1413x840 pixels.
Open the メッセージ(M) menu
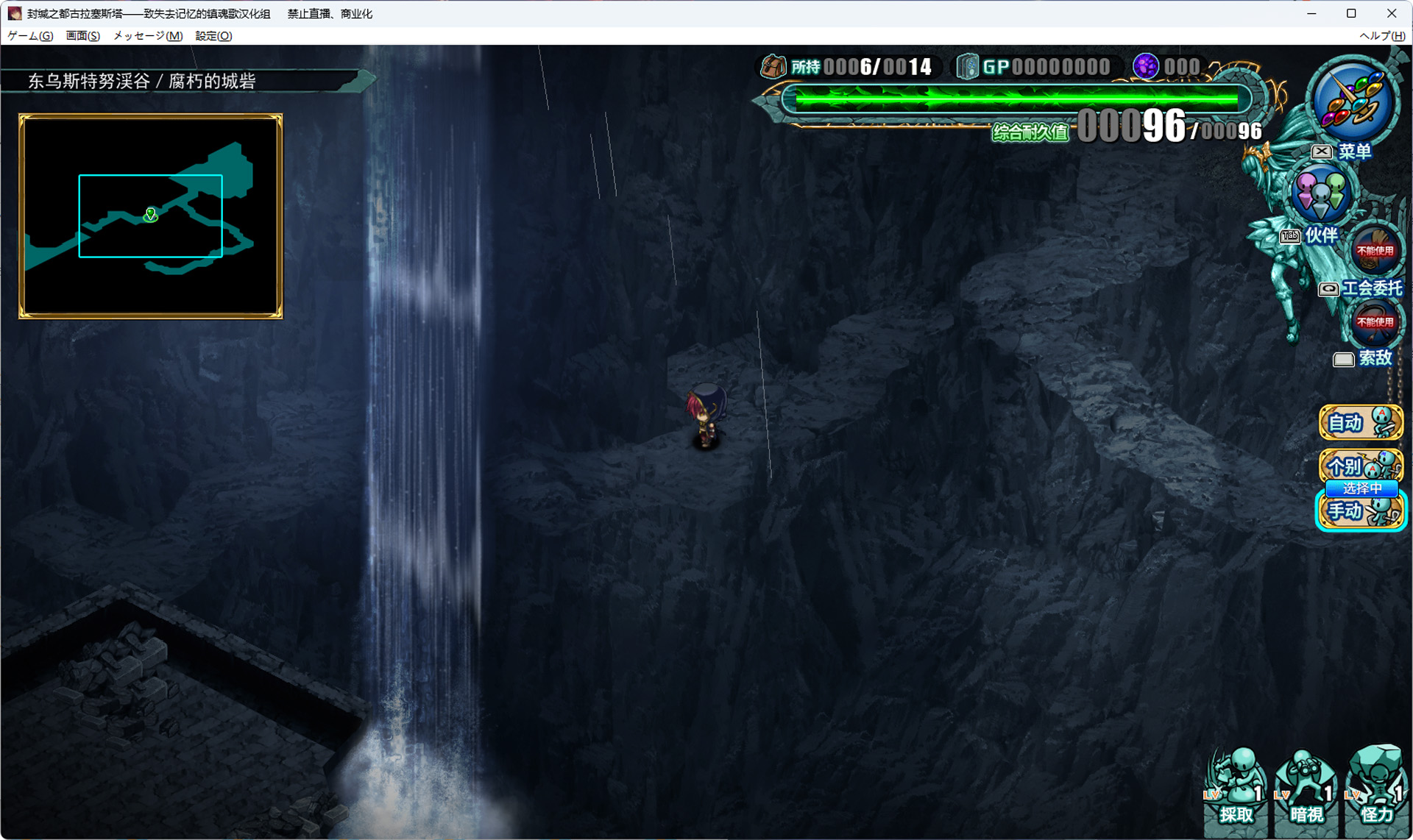click(148, 36)
